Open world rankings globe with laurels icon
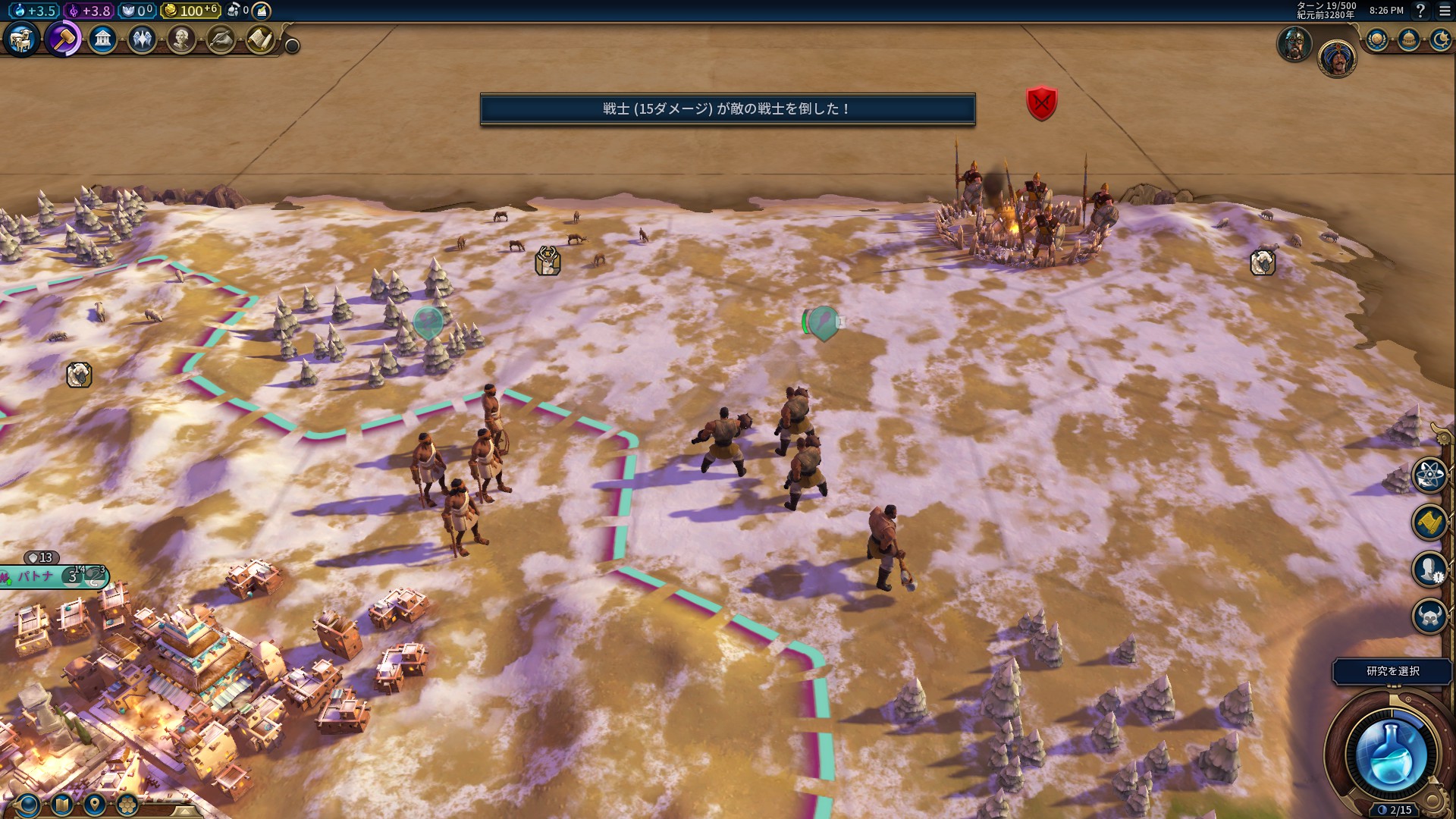The width and height of the screenshot is (1456, 819). (x=1377, y=39)
